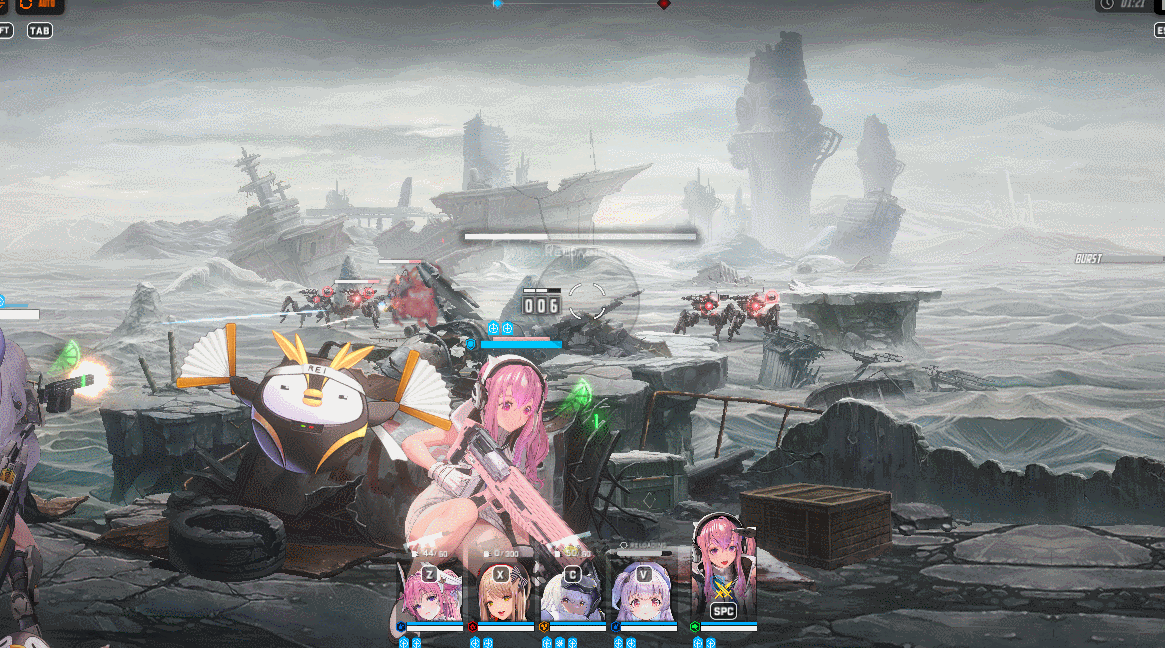Toggle the orange AUTO mode button

click(39, 5)
